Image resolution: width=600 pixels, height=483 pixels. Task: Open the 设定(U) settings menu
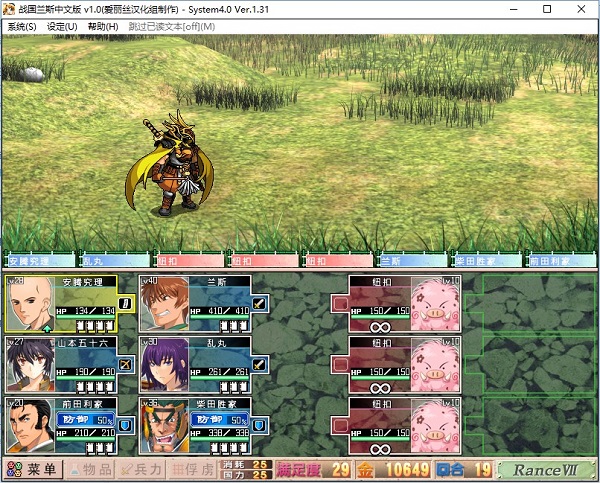pyautogui.click(x=62, y=26)
